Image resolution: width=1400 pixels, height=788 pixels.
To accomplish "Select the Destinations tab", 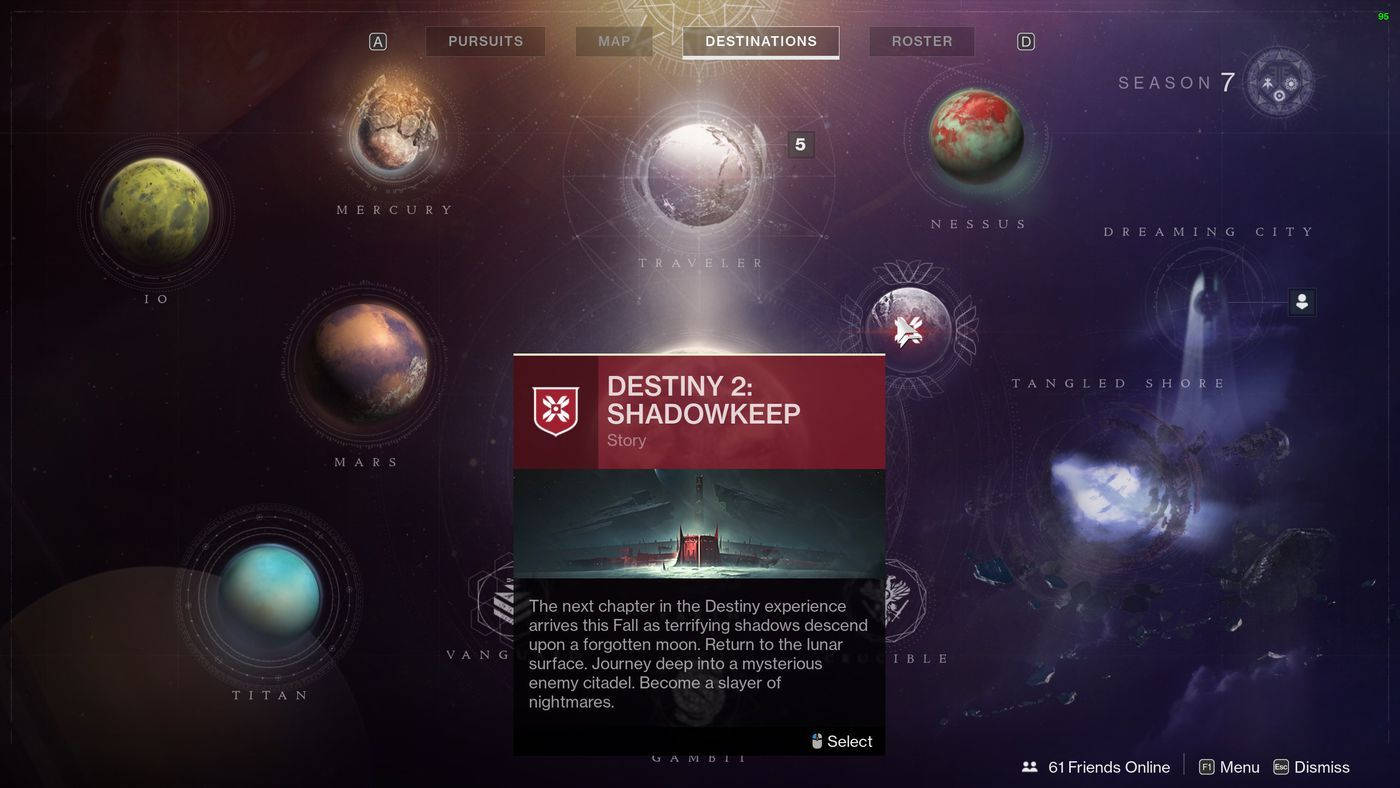I will pyautogui.click(x=760, y=41).
